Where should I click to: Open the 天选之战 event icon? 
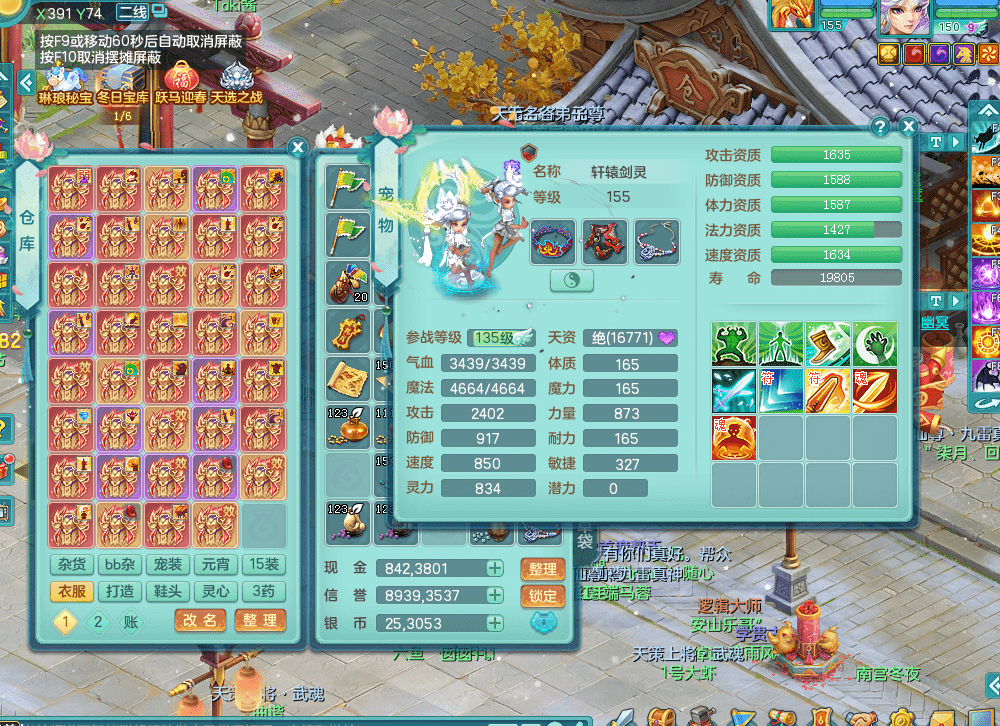(236, 82)
